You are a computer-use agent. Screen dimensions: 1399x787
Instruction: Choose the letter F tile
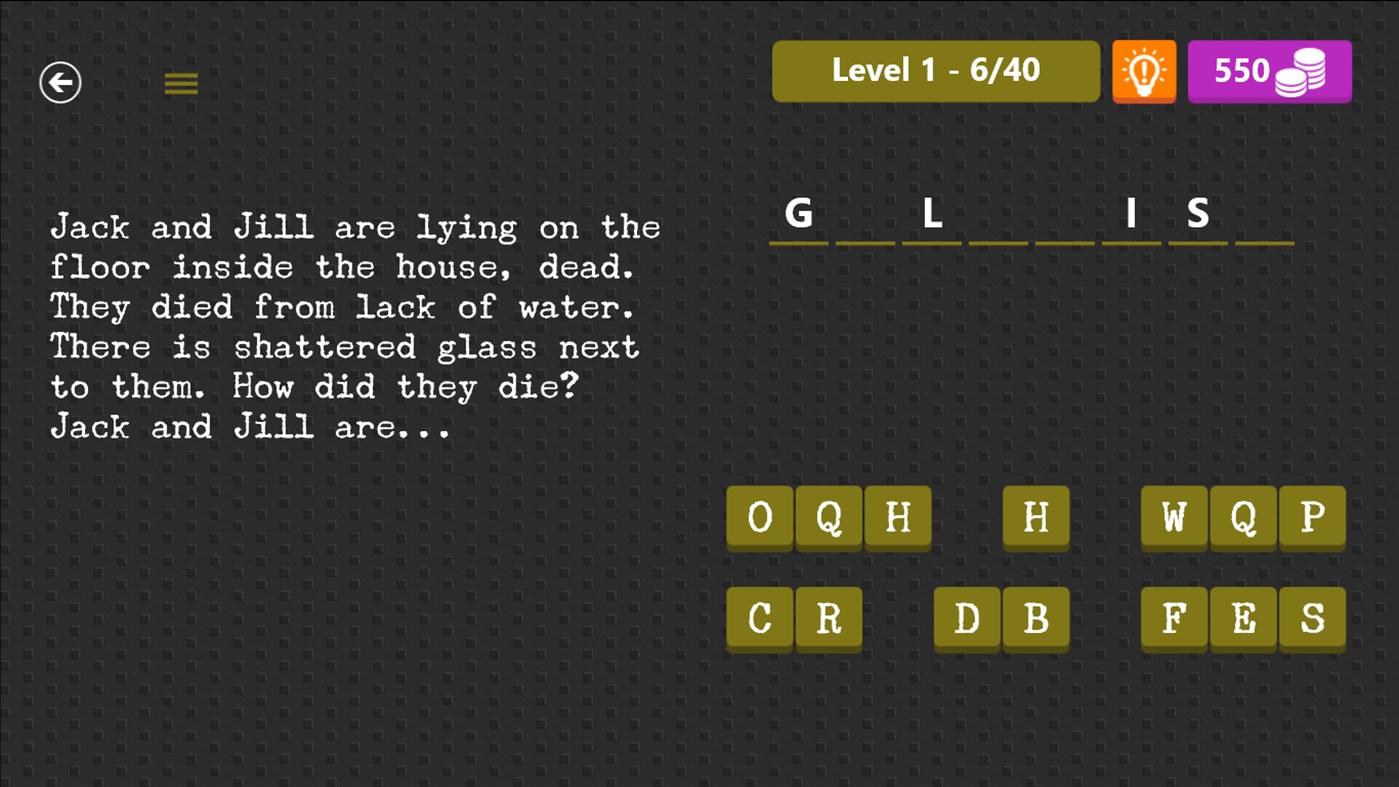1174,619
